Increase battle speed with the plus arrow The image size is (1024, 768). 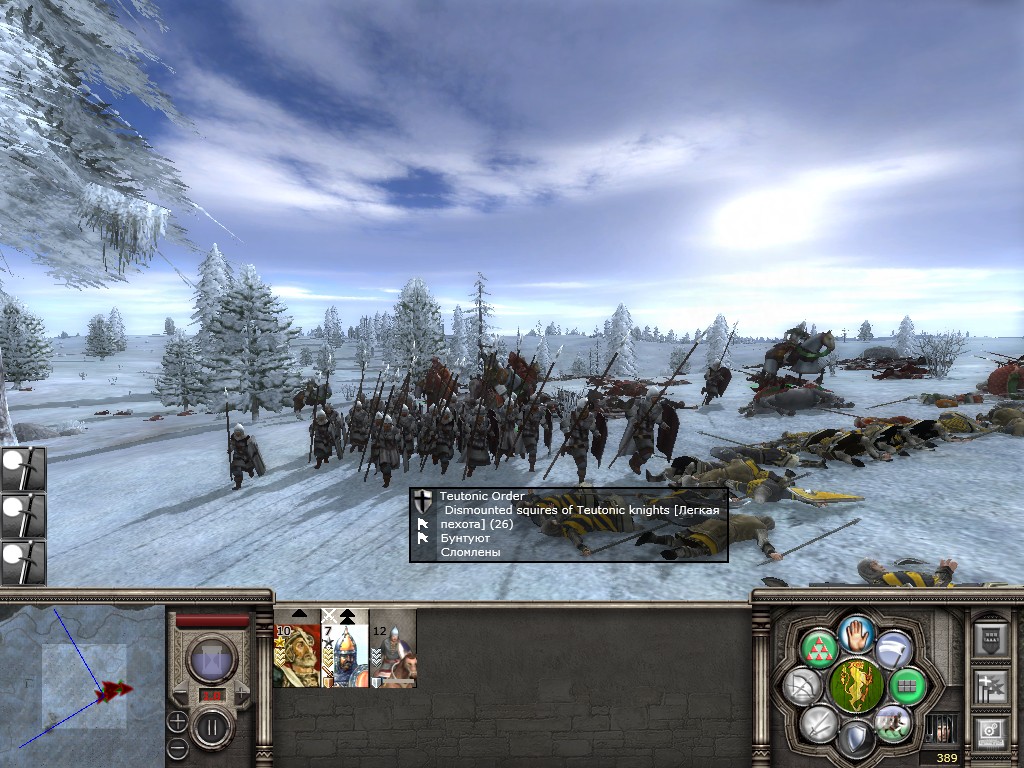241,693
